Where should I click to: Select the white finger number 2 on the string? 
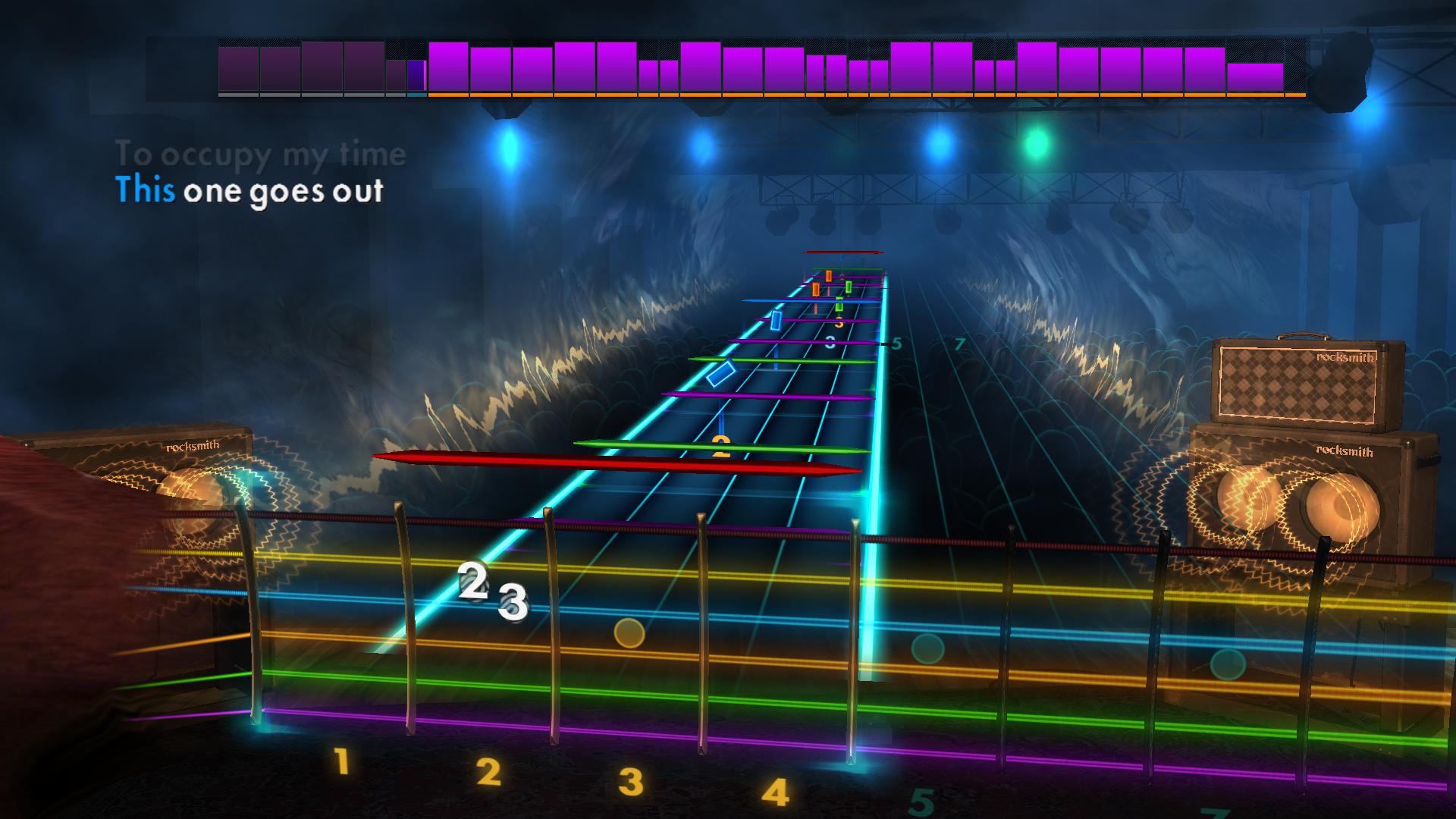pyautogui.click(x=474, y=580)
